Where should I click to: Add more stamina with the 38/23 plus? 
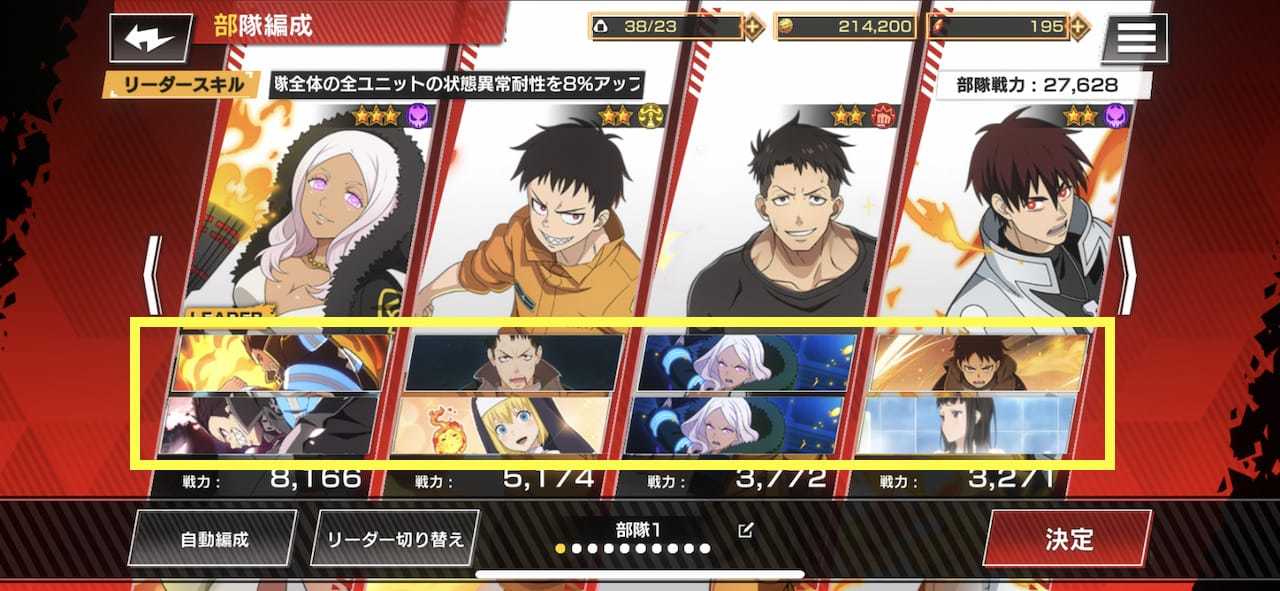(754, 27)
